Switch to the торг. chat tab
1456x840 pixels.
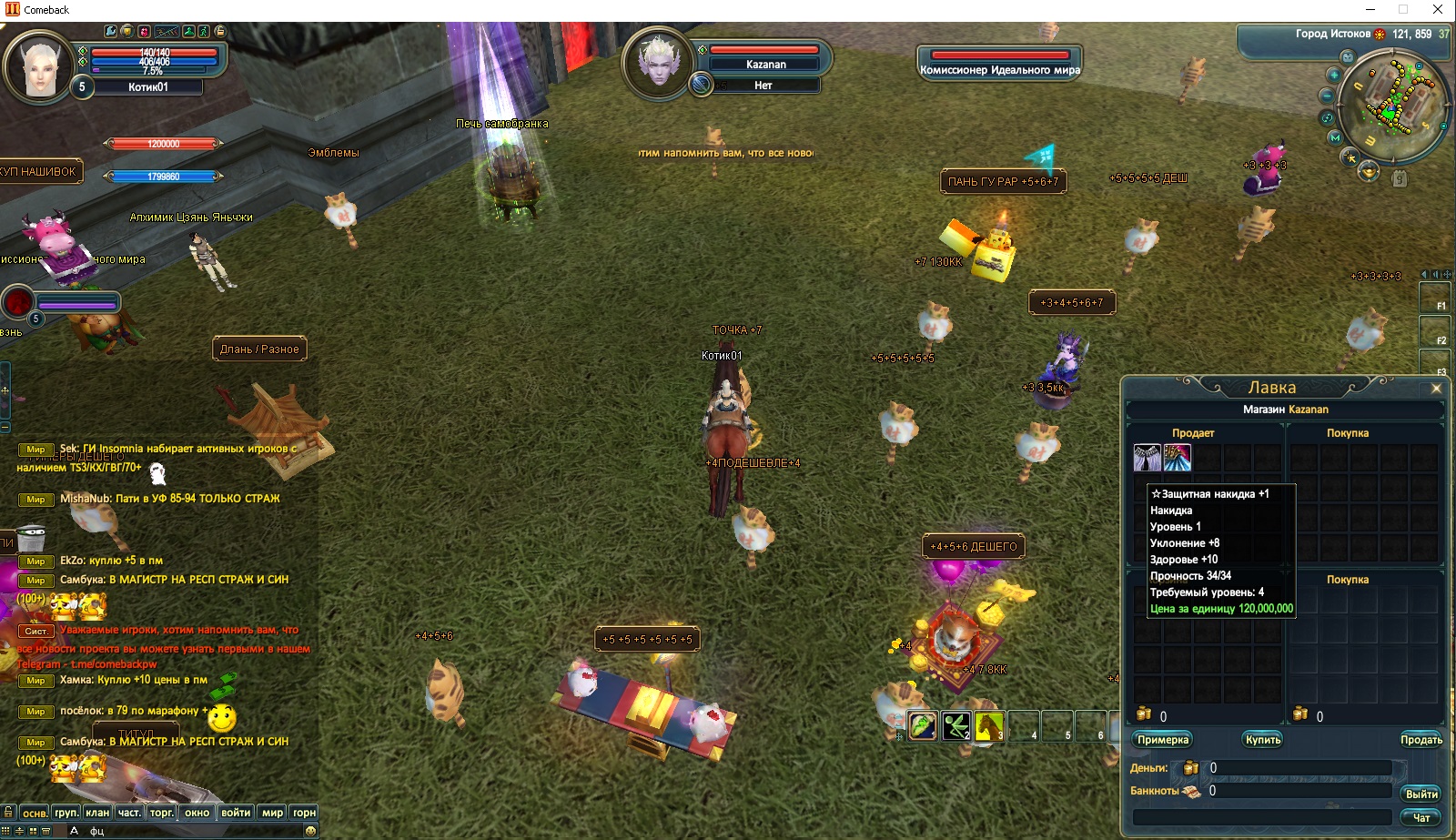click(x=162, y=813)
